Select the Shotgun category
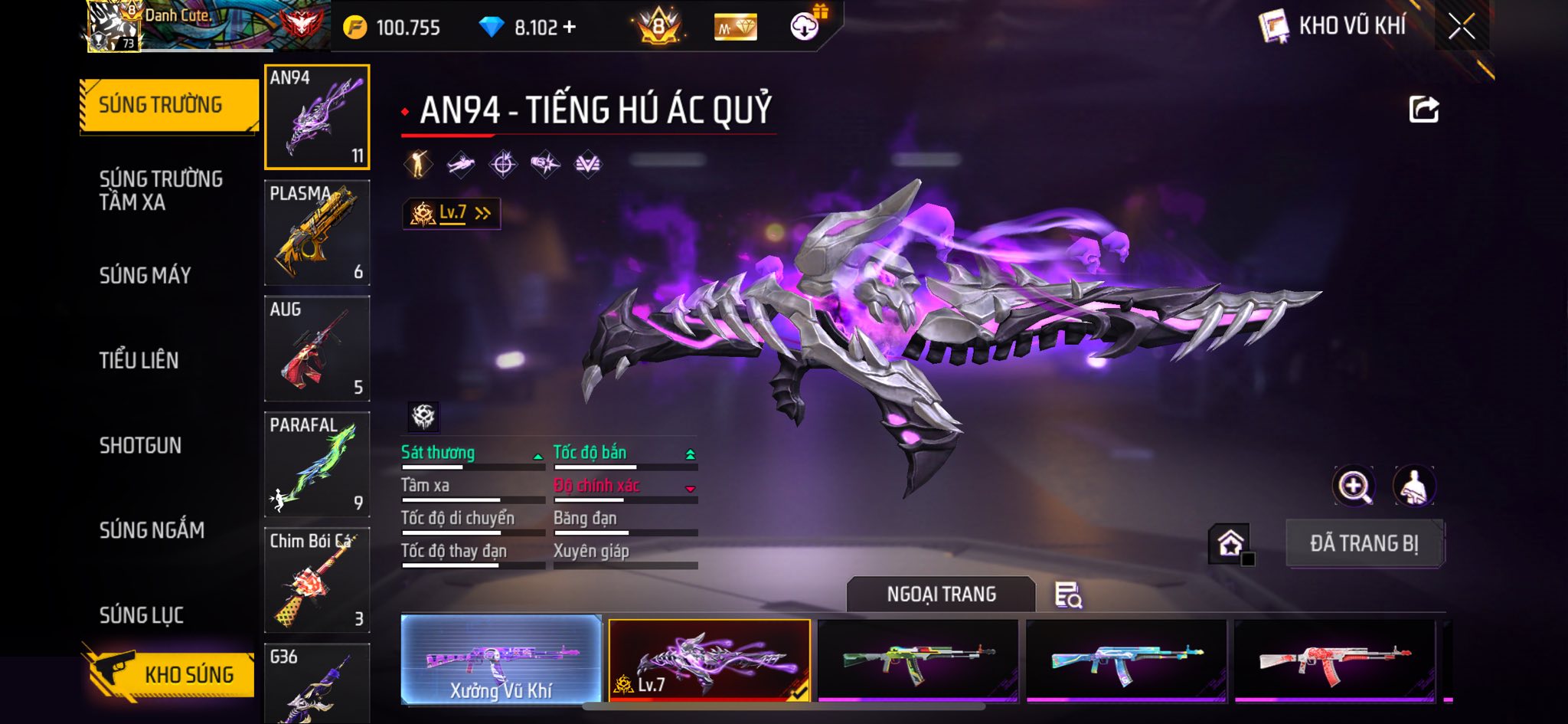1568x724 pixels. (x=140, y=445)
